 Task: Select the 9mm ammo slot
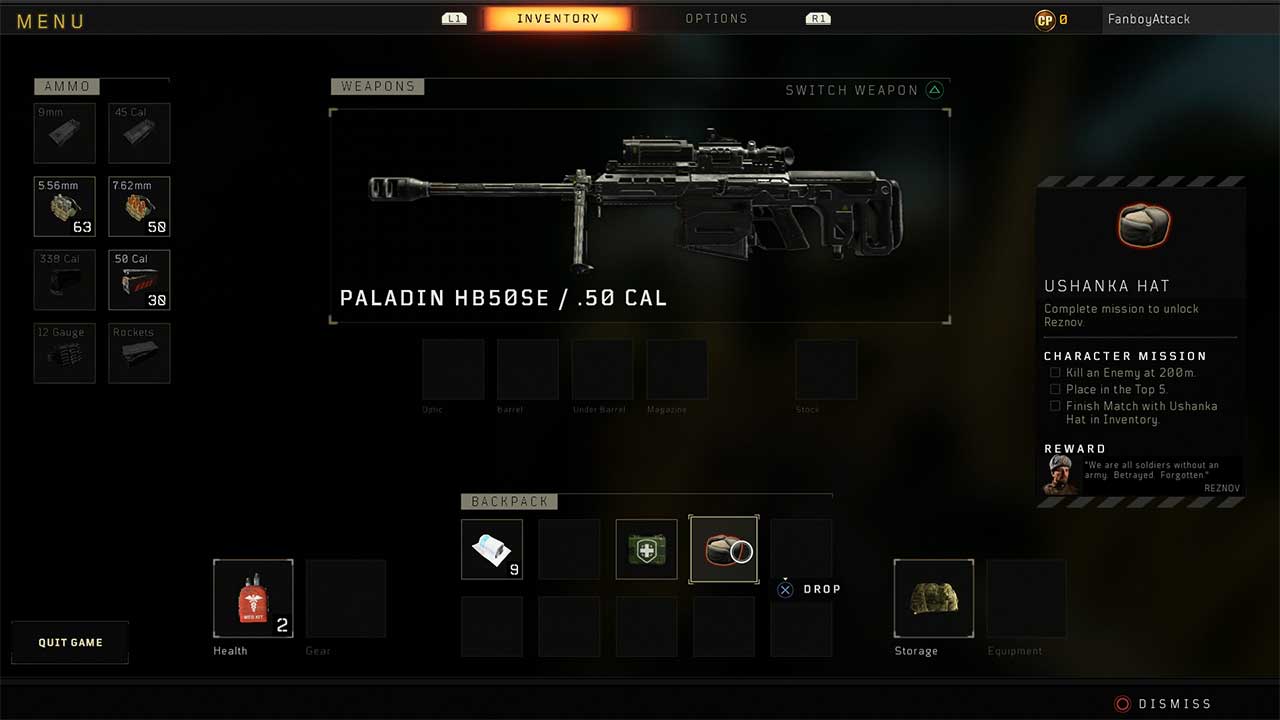pos(65,133)
